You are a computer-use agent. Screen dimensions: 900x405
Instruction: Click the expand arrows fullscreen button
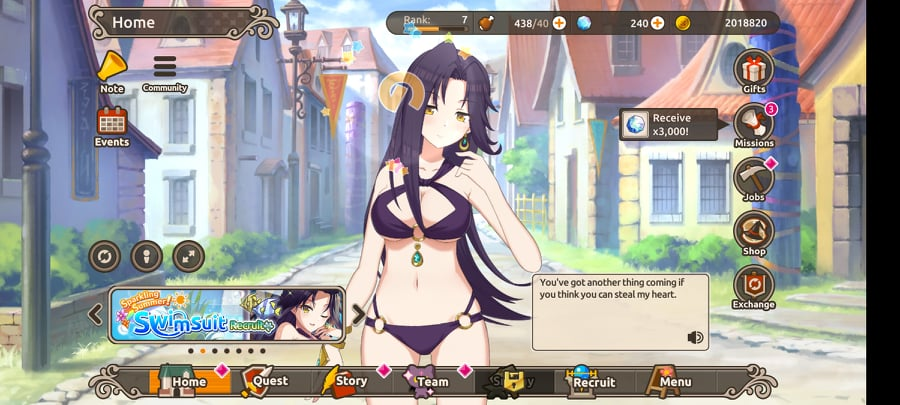point(188,257)
